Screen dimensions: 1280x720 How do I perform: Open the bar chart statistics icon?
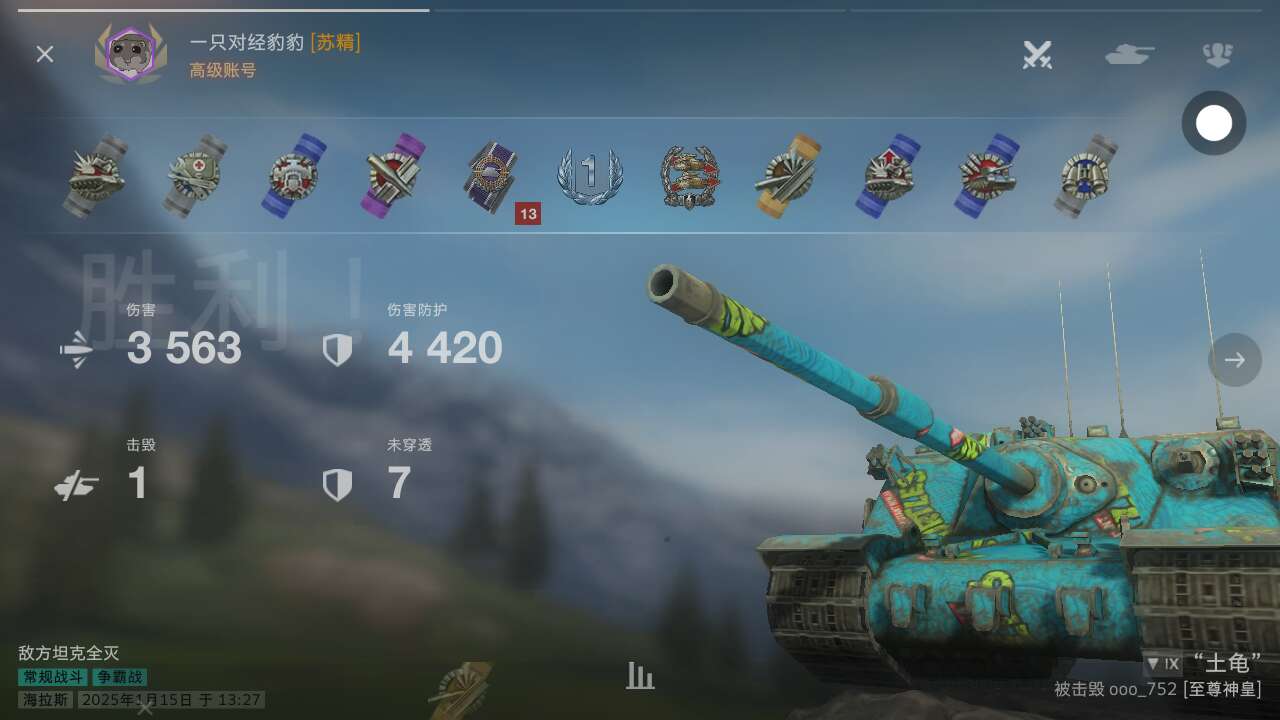coord(640,676)
